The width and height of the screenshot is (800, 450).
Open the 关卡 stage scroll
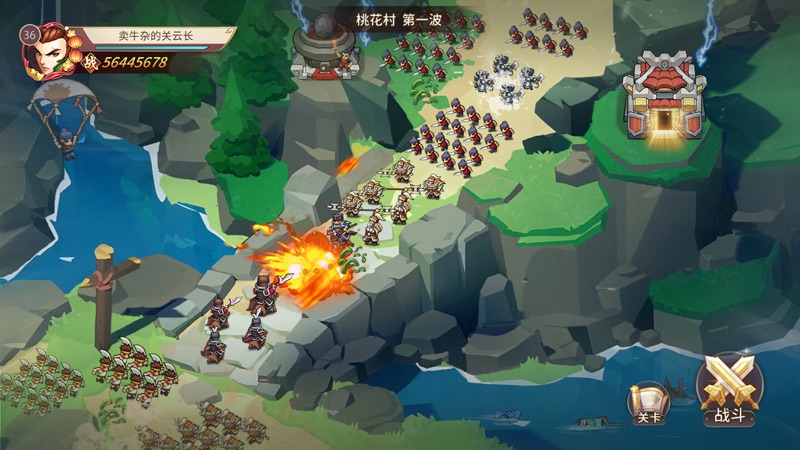(647, 403)
